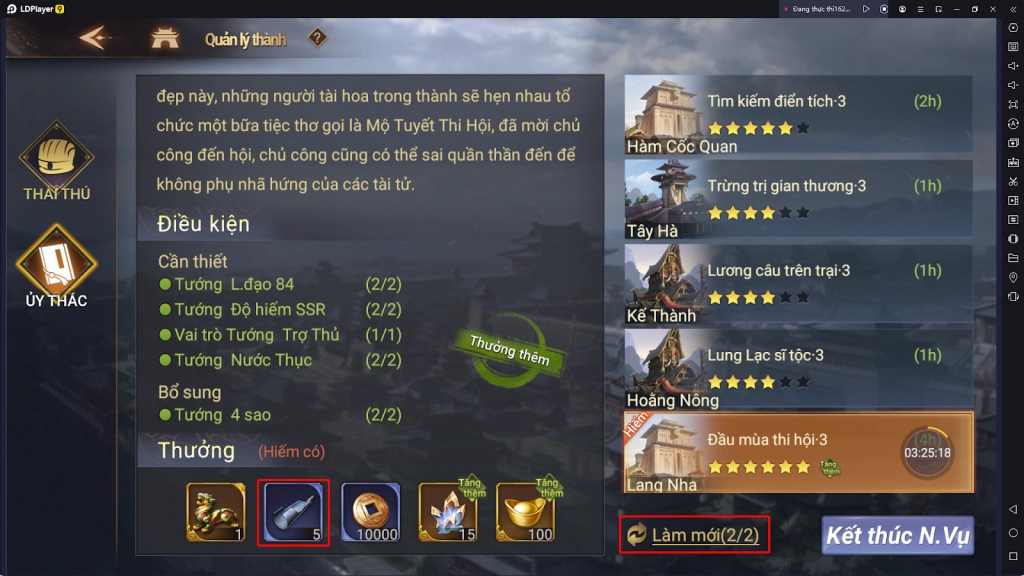
Task: Inspect the golden beast statue reward
Action: (216, 512)
